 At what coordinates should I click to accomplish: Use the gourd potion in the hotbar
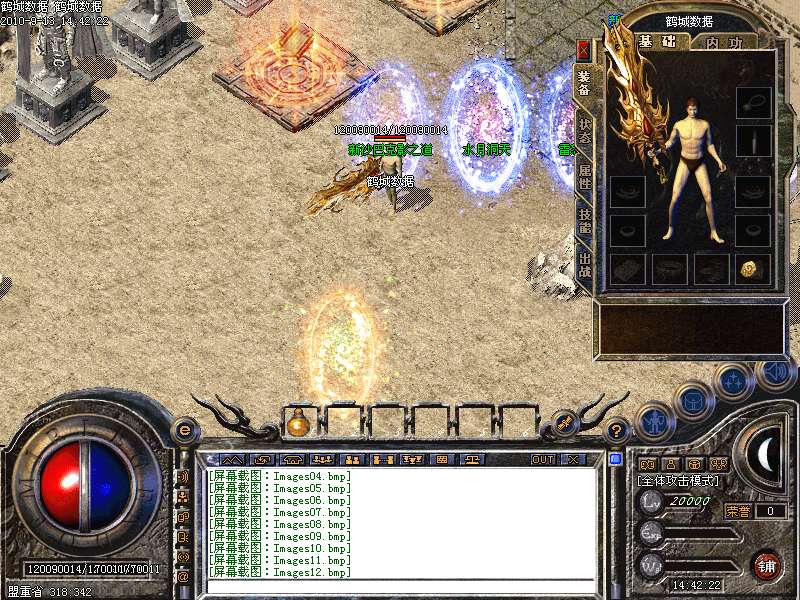pos(297,423)
